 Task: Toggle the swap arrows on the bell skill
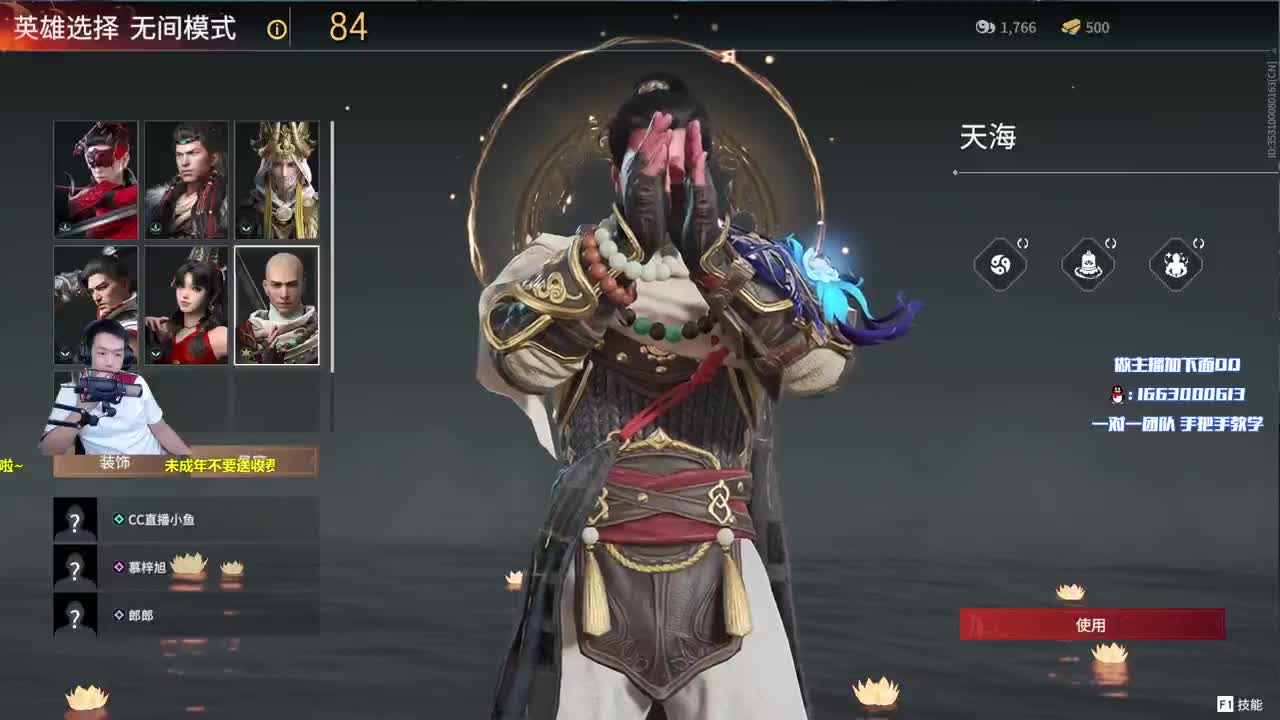(x=1111, y=243)
